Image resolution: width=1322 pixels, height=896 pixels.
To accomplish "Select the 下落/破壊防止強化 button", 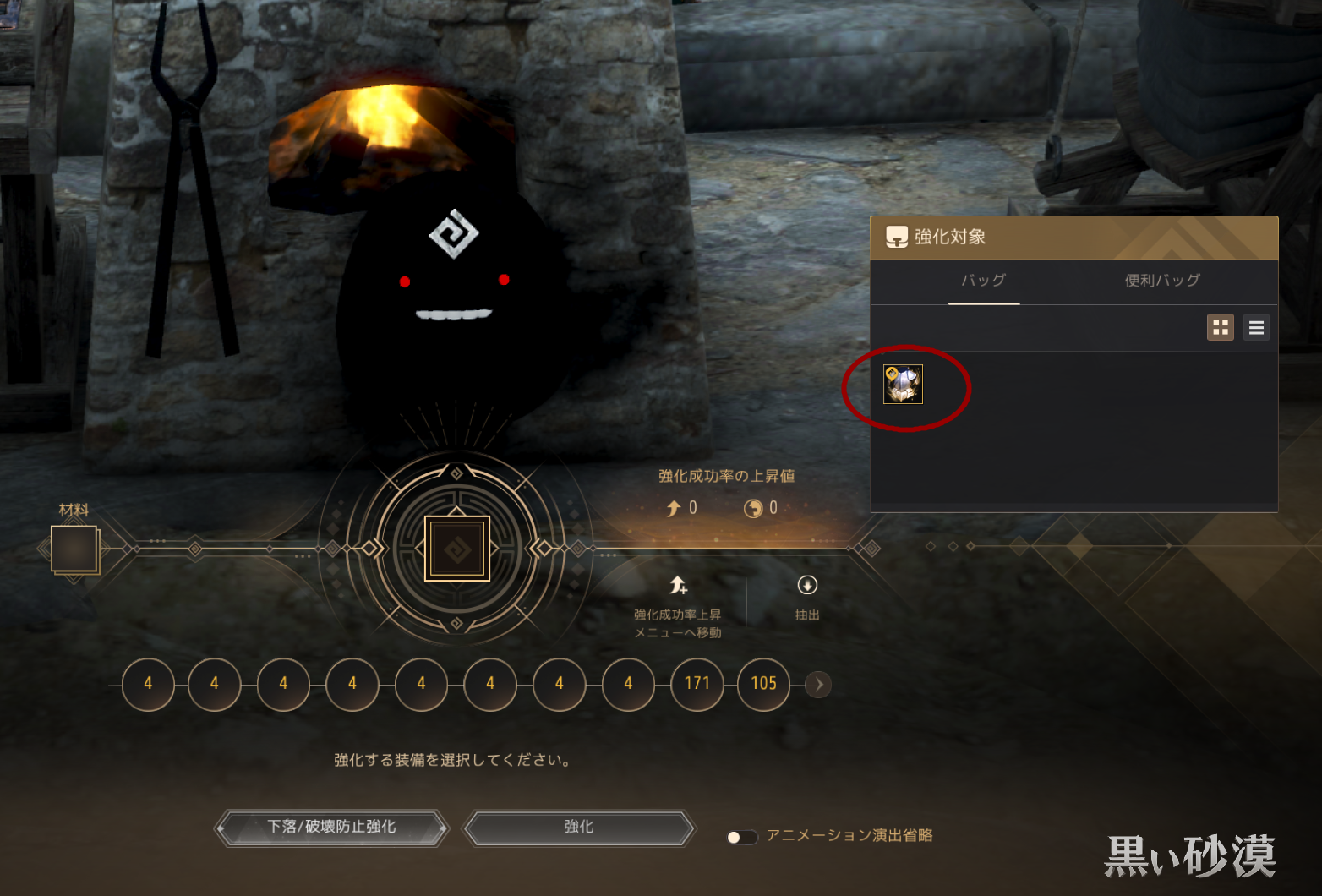I will pyautogui.click(x=331, y=828).
